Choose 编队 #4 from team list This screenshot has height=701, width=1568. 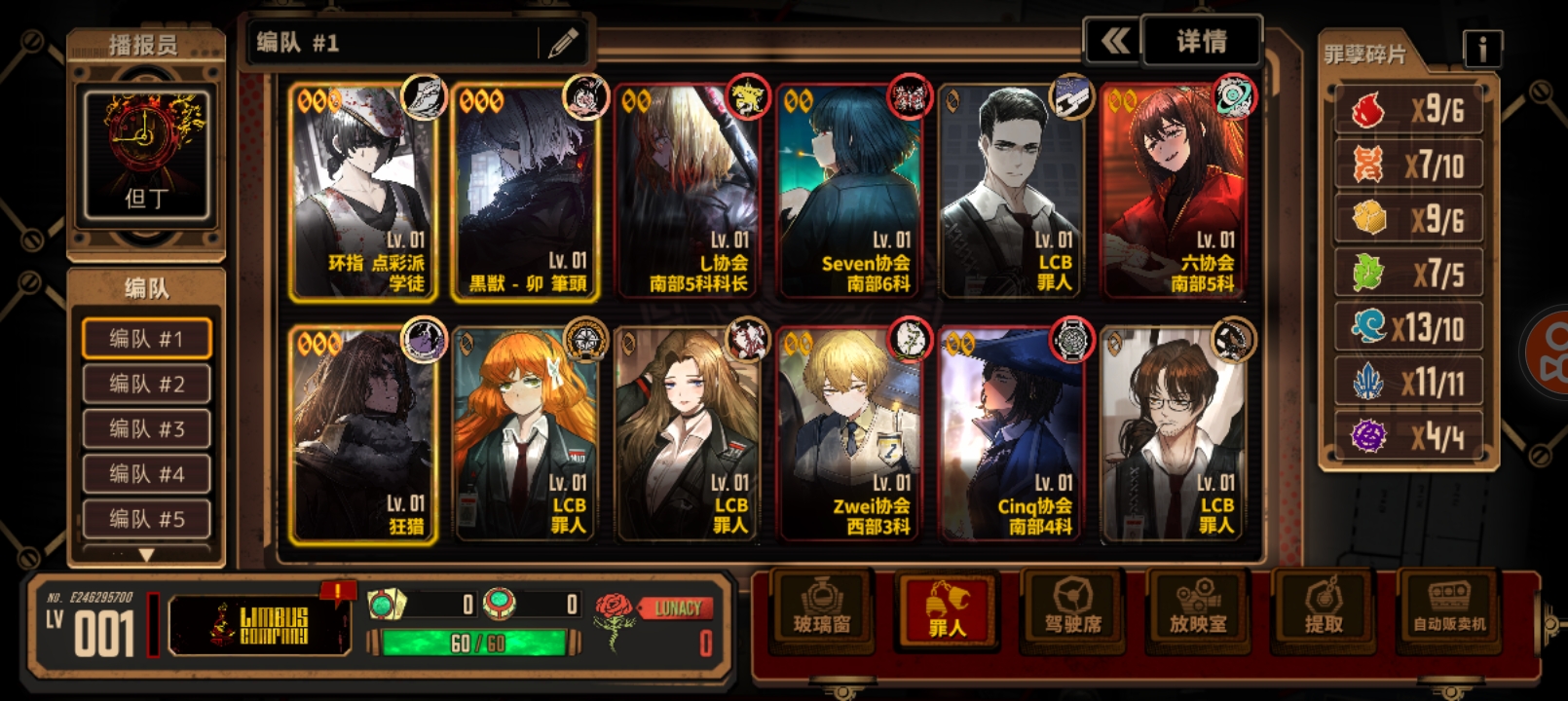coord(147,474)
